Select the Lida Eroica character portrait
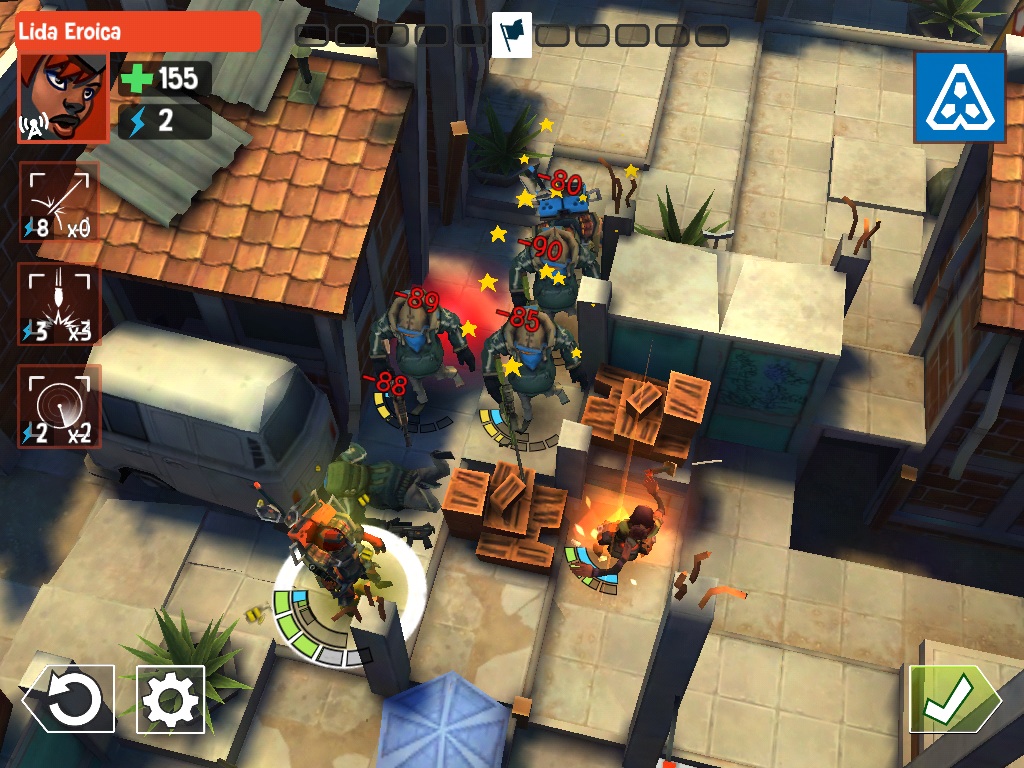This screenshot has height=768, width=1024. pyautogui.click(x=63, y=97)
